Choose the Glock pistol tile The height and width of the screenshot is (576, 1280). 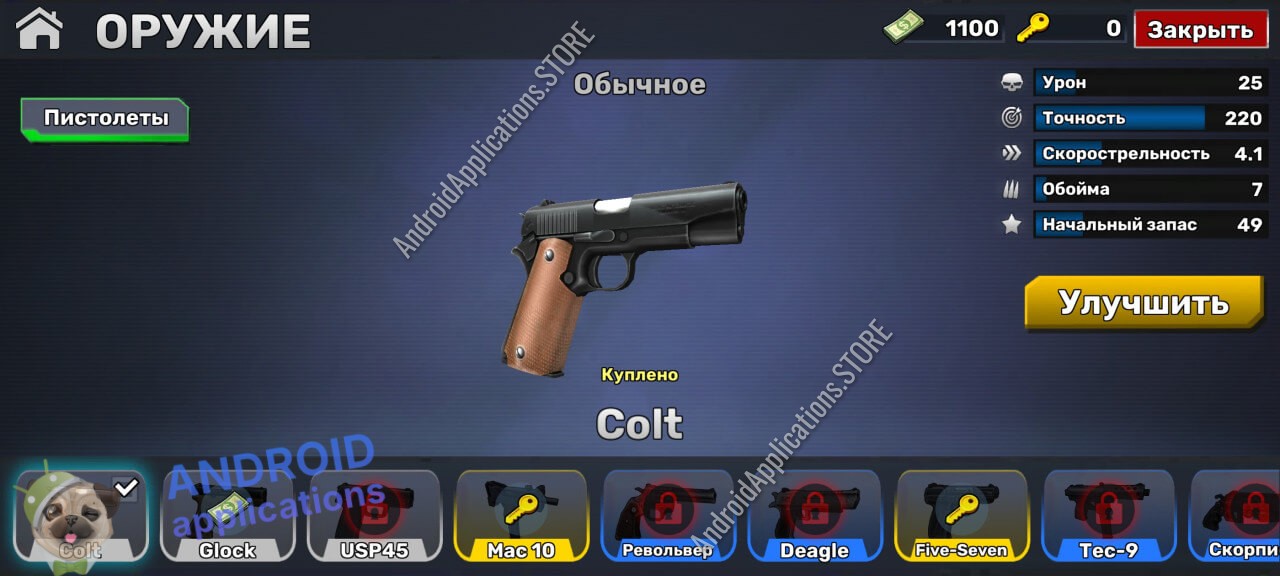tap(228, 515)
